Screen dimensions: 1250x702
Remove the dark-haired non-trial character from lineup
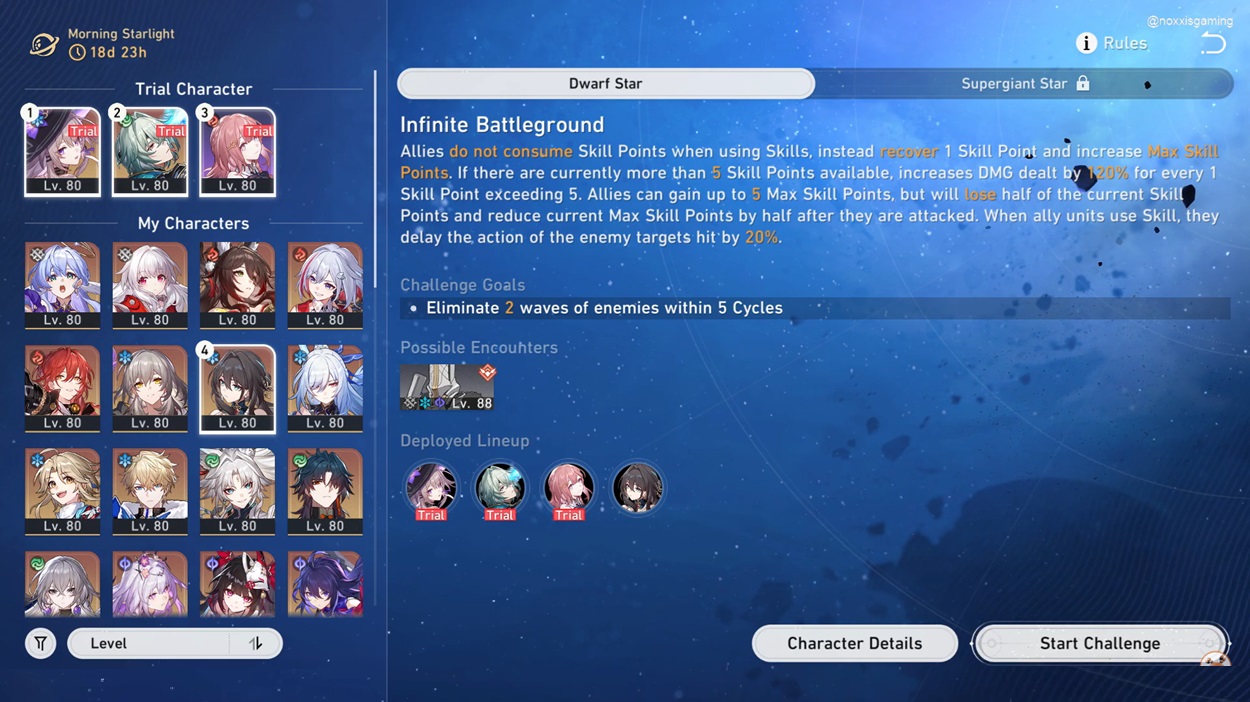point(637,488)
